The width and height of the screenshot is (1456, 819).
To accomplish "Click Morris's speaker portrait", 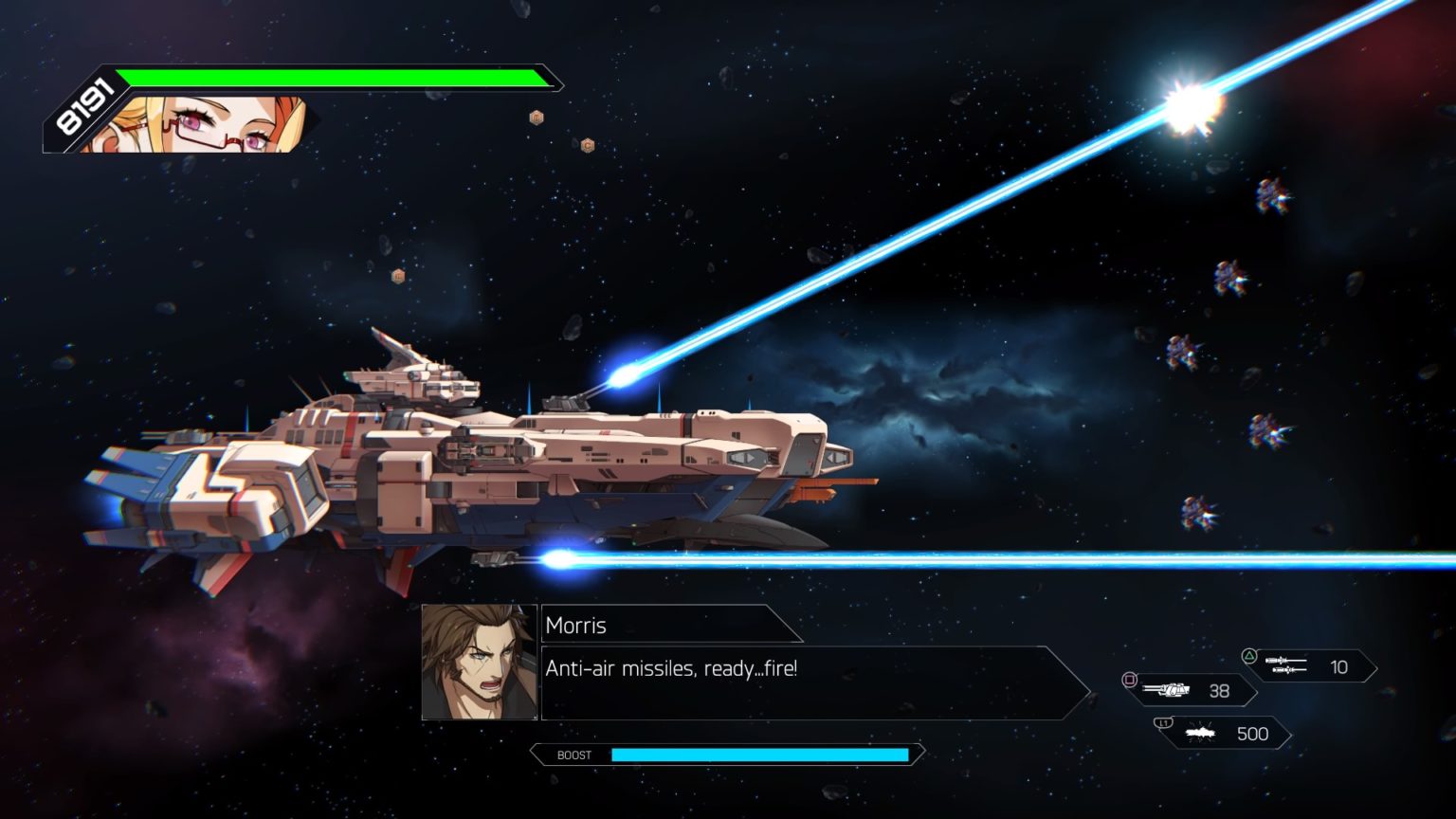I will click(479, 662).
